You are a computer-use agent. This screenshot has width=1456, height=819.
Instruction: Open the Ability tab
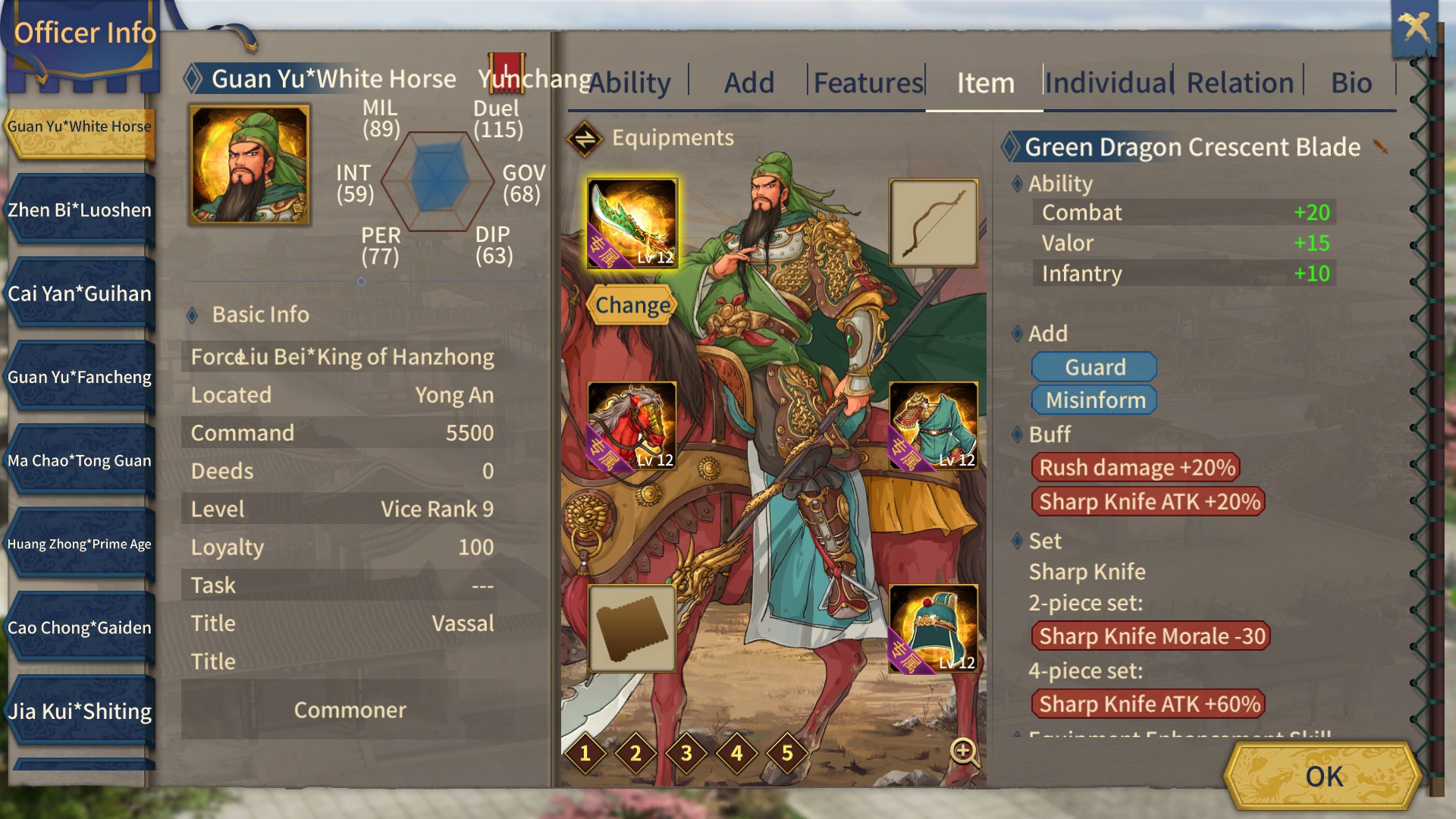628,83
